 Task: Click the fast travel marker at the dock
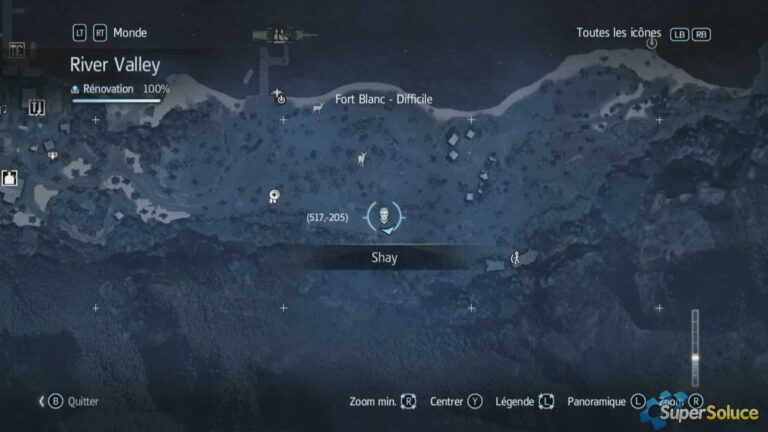click(280, 97)
